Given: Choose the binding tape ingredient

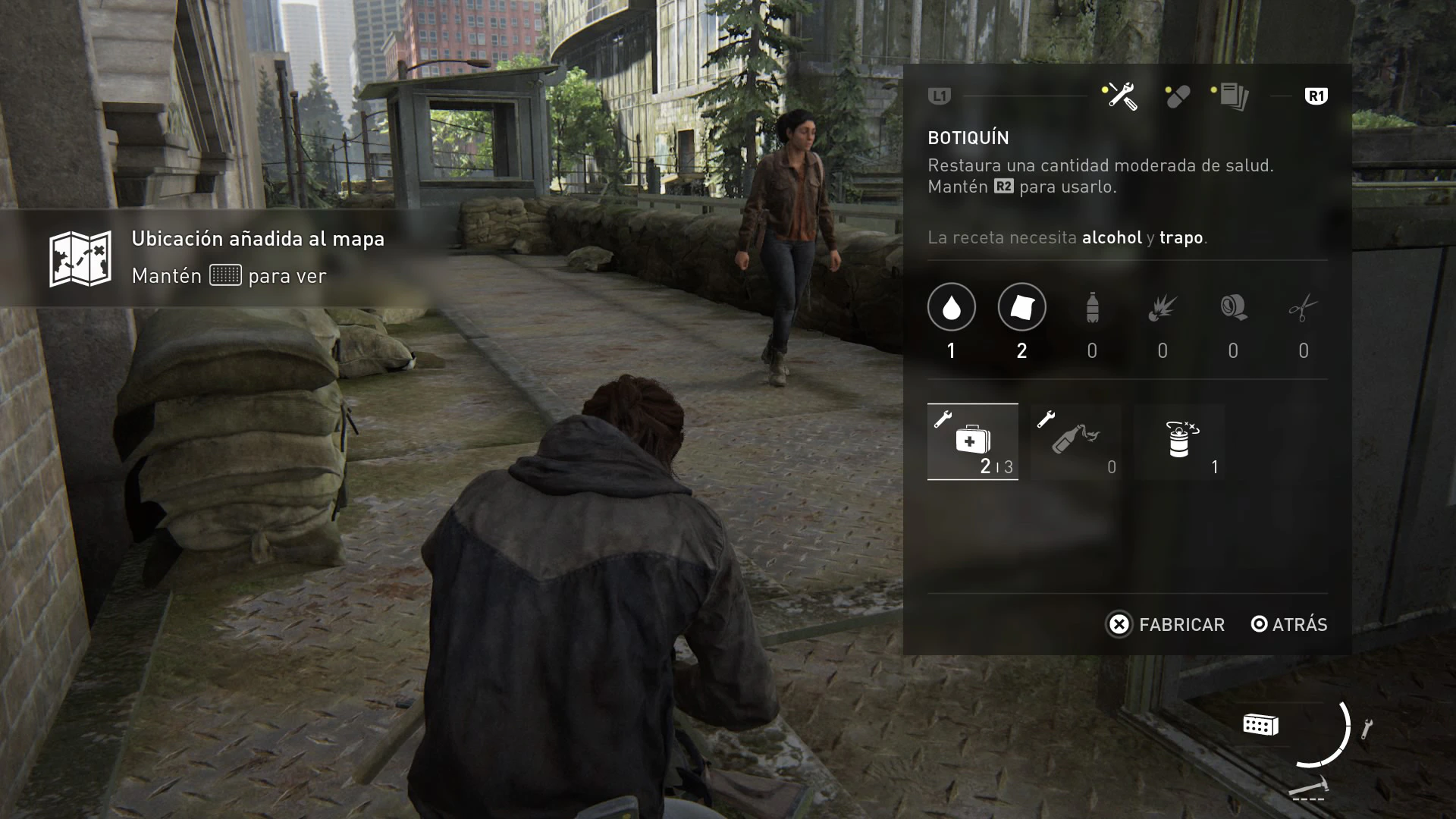Looking at the screenshot, I should click(x=1233, y=307).
